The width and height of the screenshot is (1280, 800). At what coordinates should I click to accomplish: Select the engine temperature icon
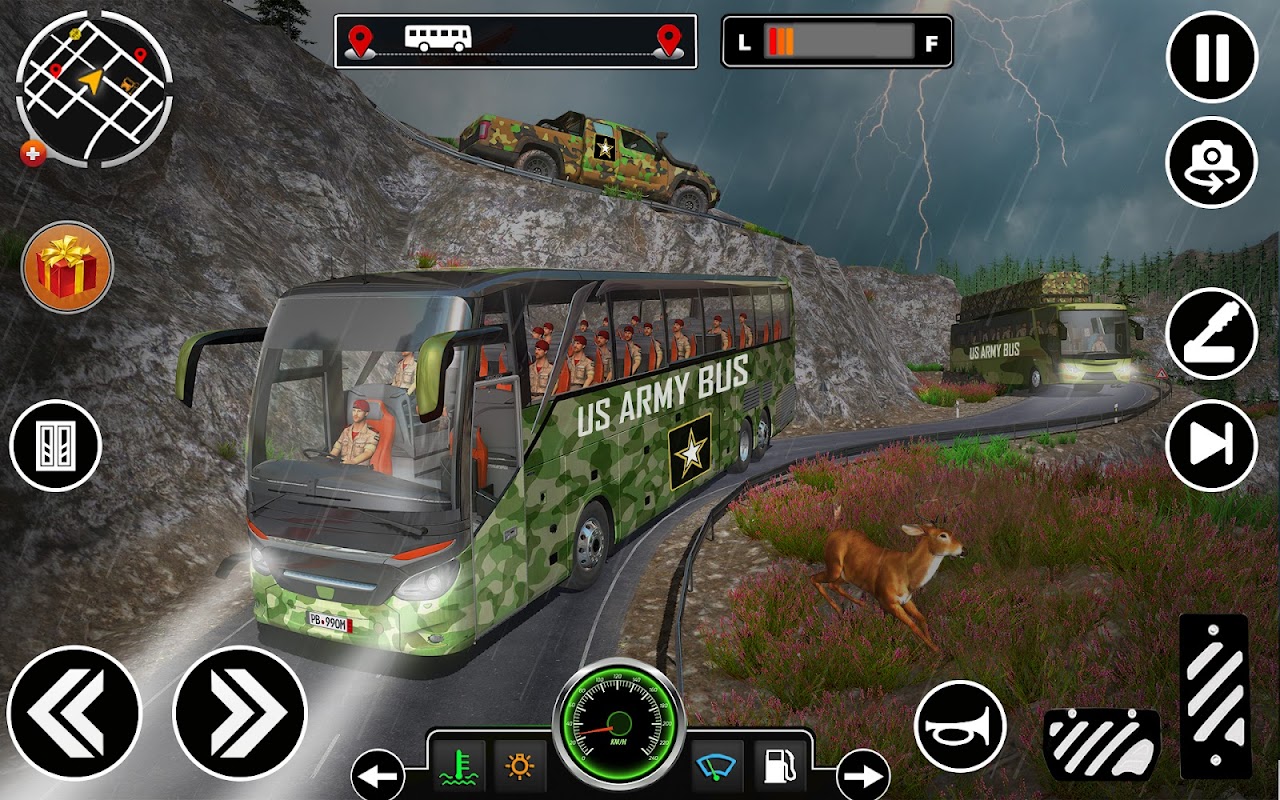[460, 767]
